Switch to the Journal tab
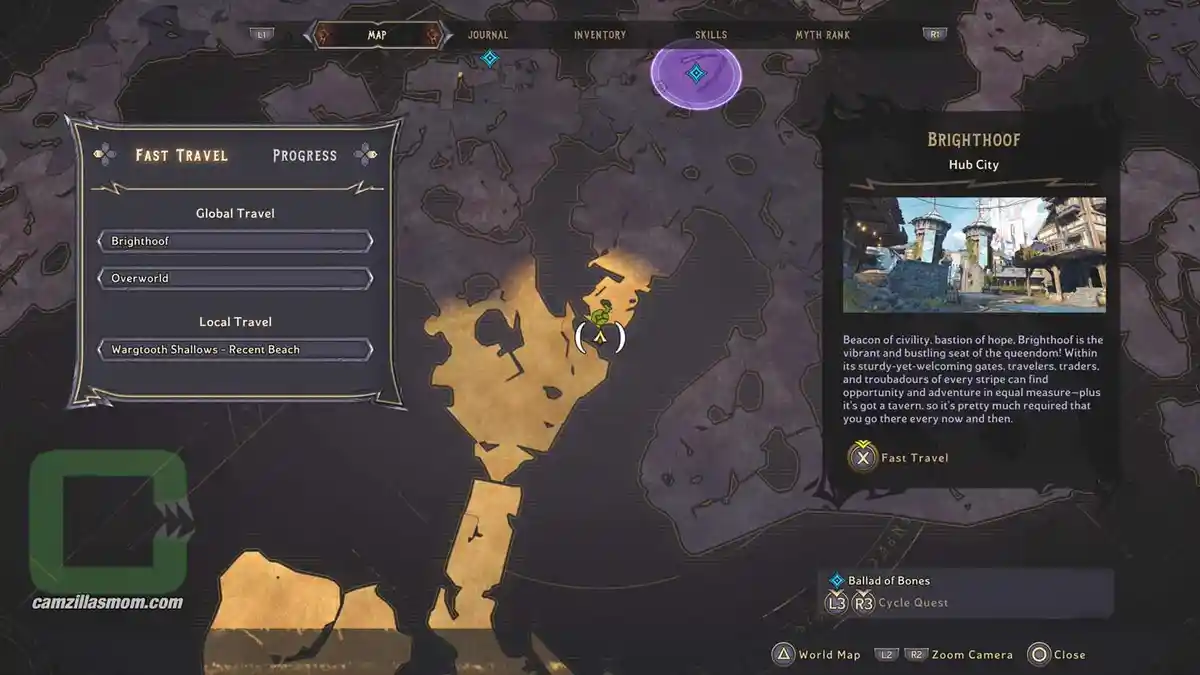The height and width of the screenshot is (675, 1200). click(488, 35)
